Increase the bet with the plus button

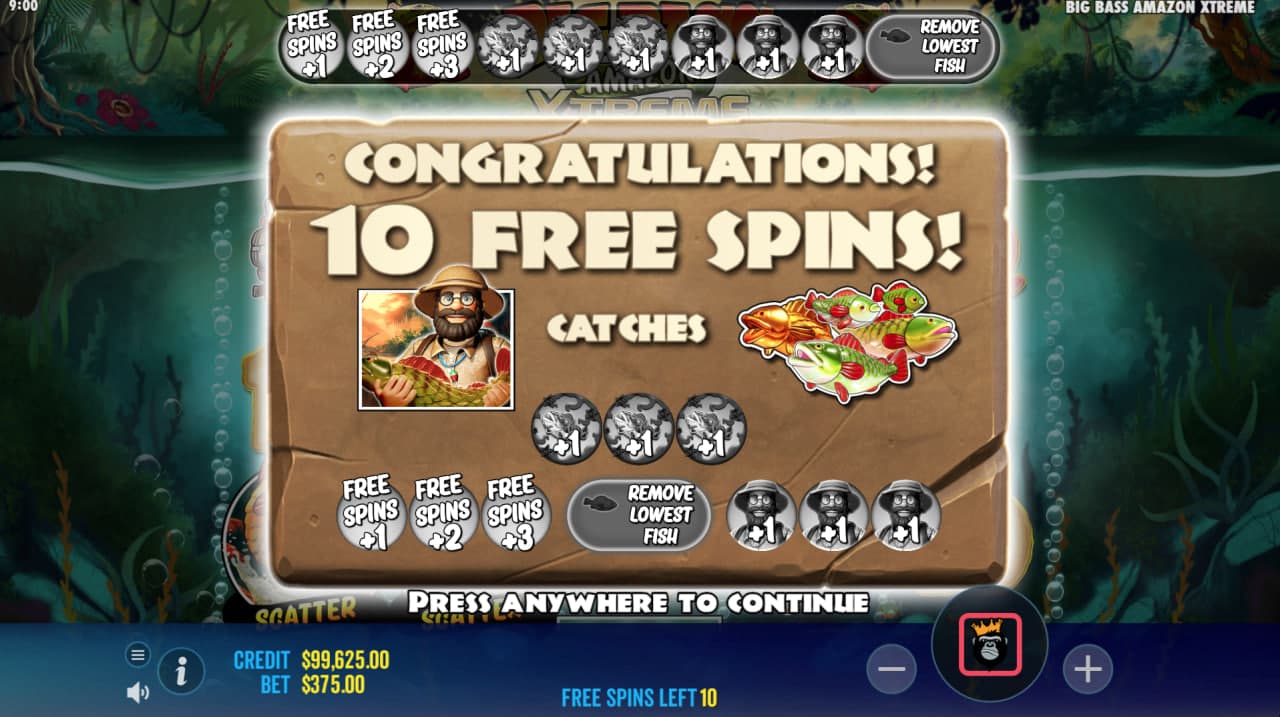click(x=1087, y=669)
